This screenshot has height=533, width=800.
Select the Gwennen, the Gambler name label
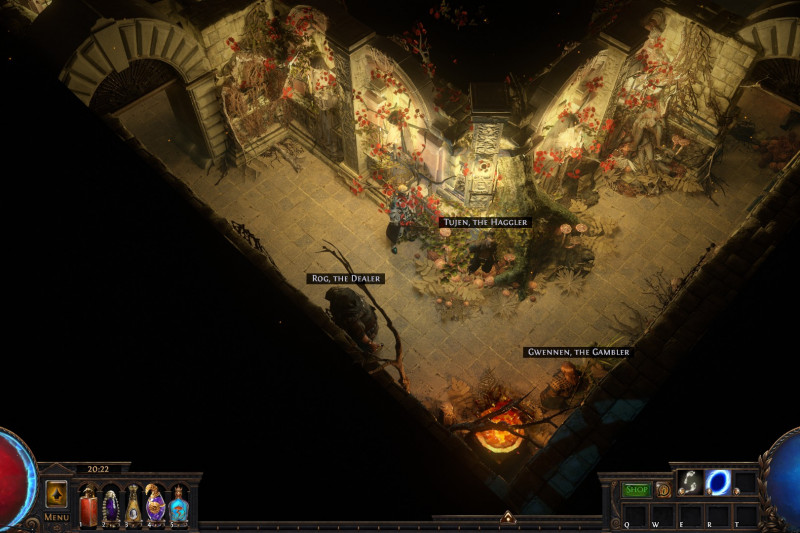pos(577,352)
